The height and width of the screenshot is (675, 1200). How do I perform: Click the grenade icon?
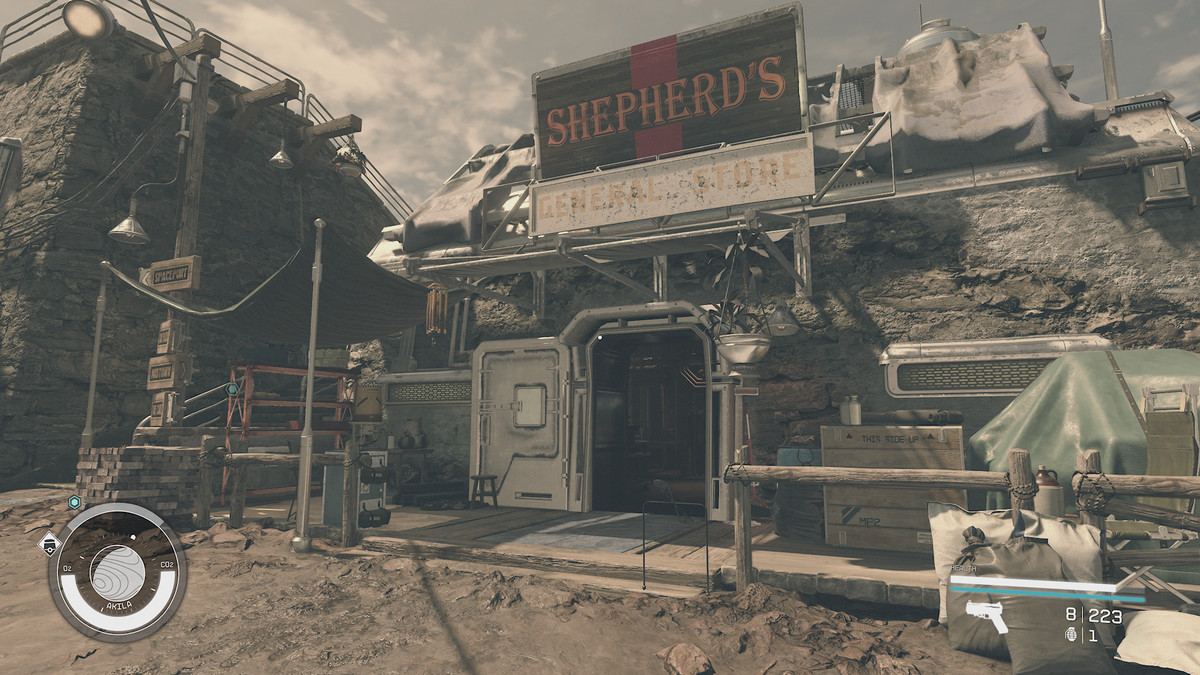[1072, 635]
